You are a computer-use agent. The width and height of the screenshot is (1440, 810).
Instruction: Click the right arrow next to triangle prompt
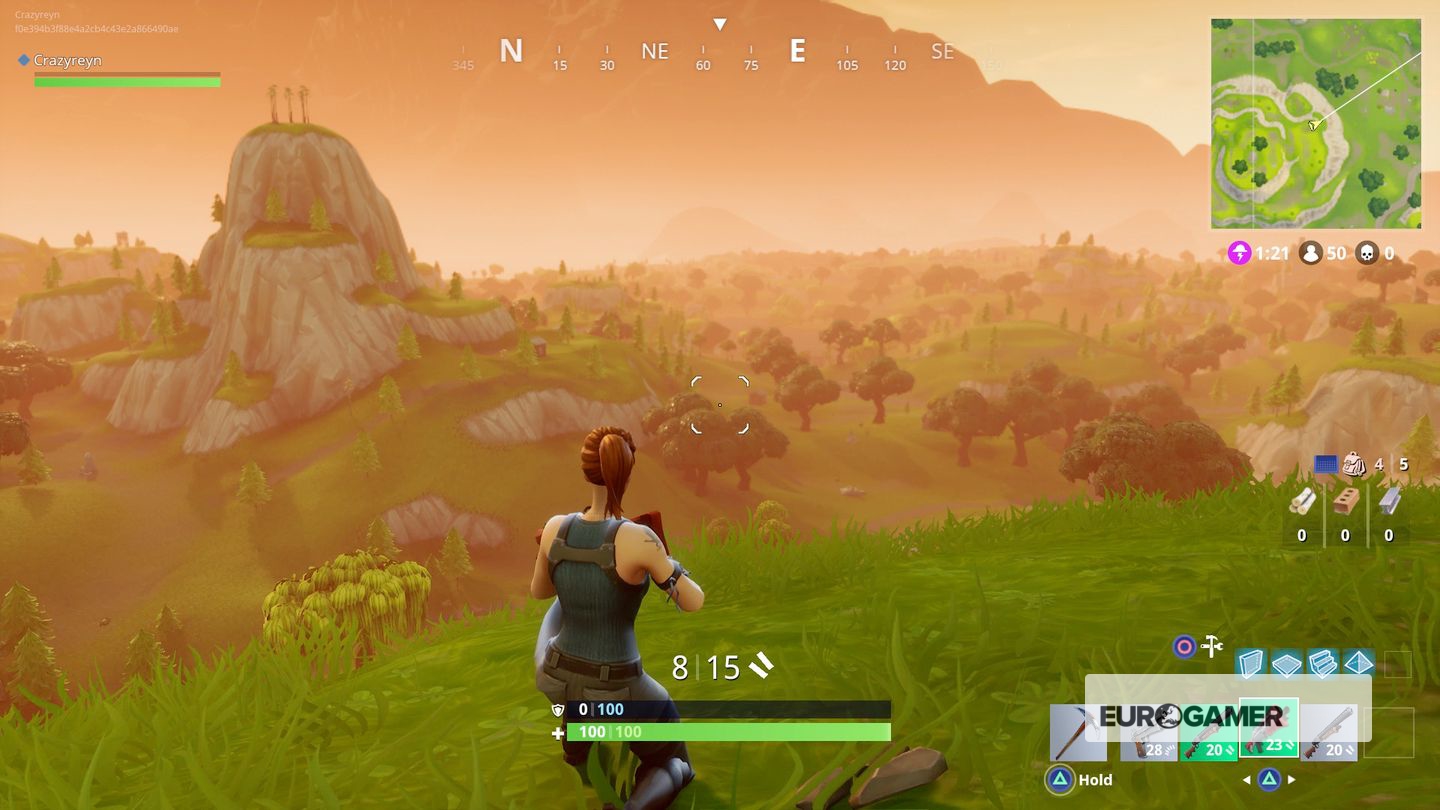click(x=1291, y=779)
